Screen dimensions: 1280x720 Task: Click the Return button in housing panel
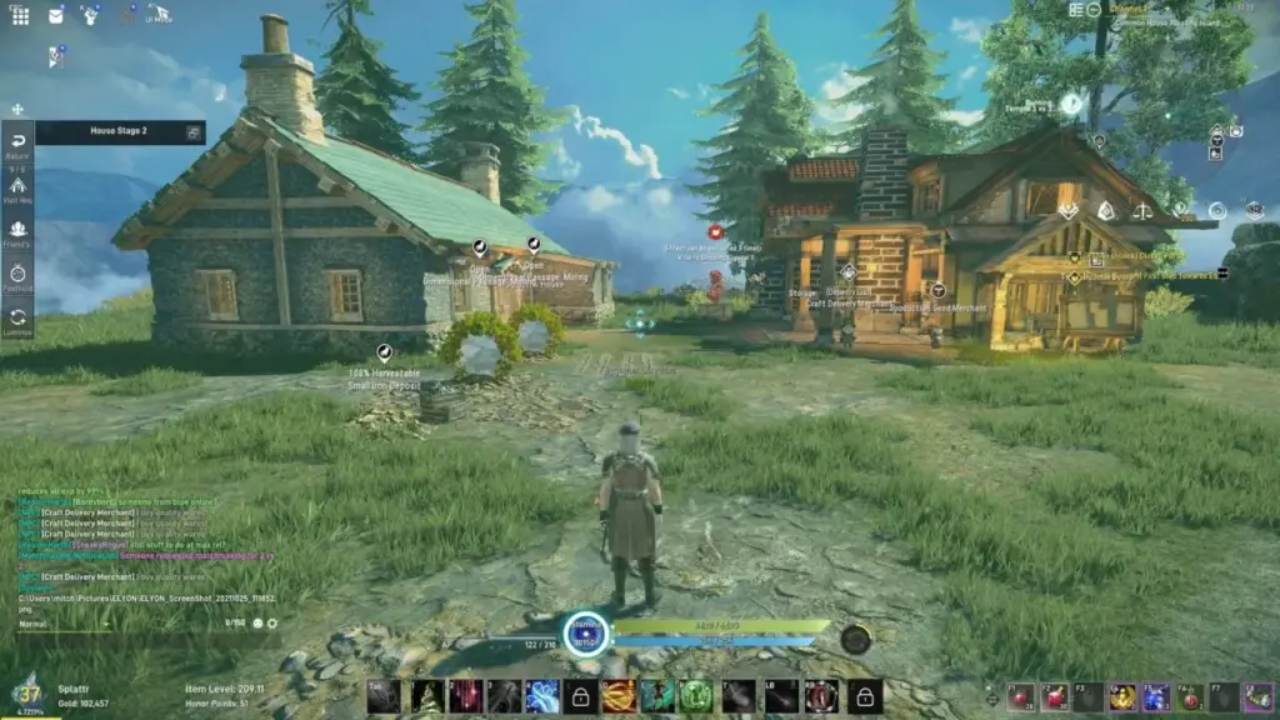18,143
